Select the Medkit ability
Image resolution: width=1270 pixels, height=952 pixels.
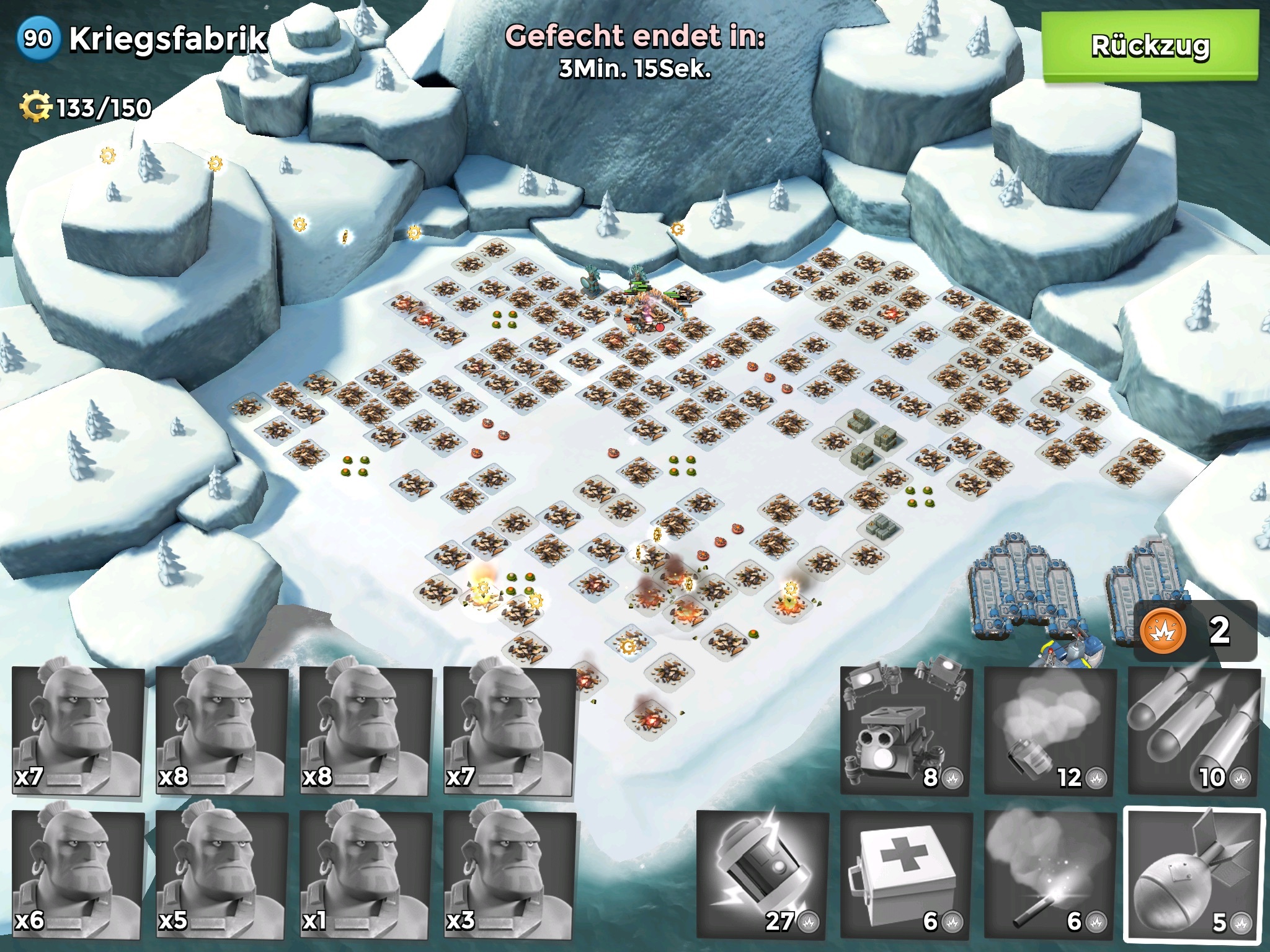[906, 874]
